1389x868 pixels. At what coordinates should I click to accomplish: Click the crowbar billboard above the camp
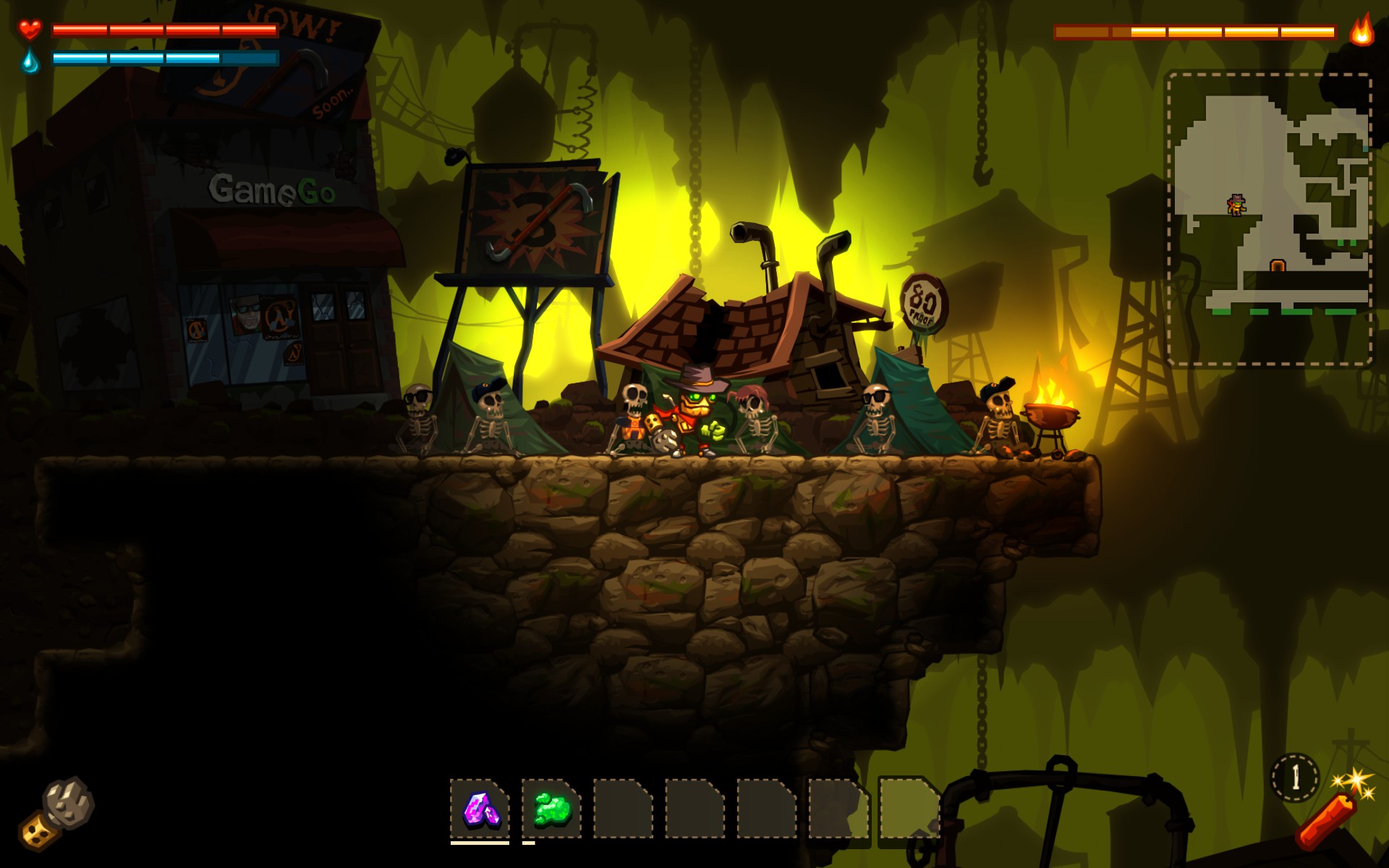tap(537, 217)
